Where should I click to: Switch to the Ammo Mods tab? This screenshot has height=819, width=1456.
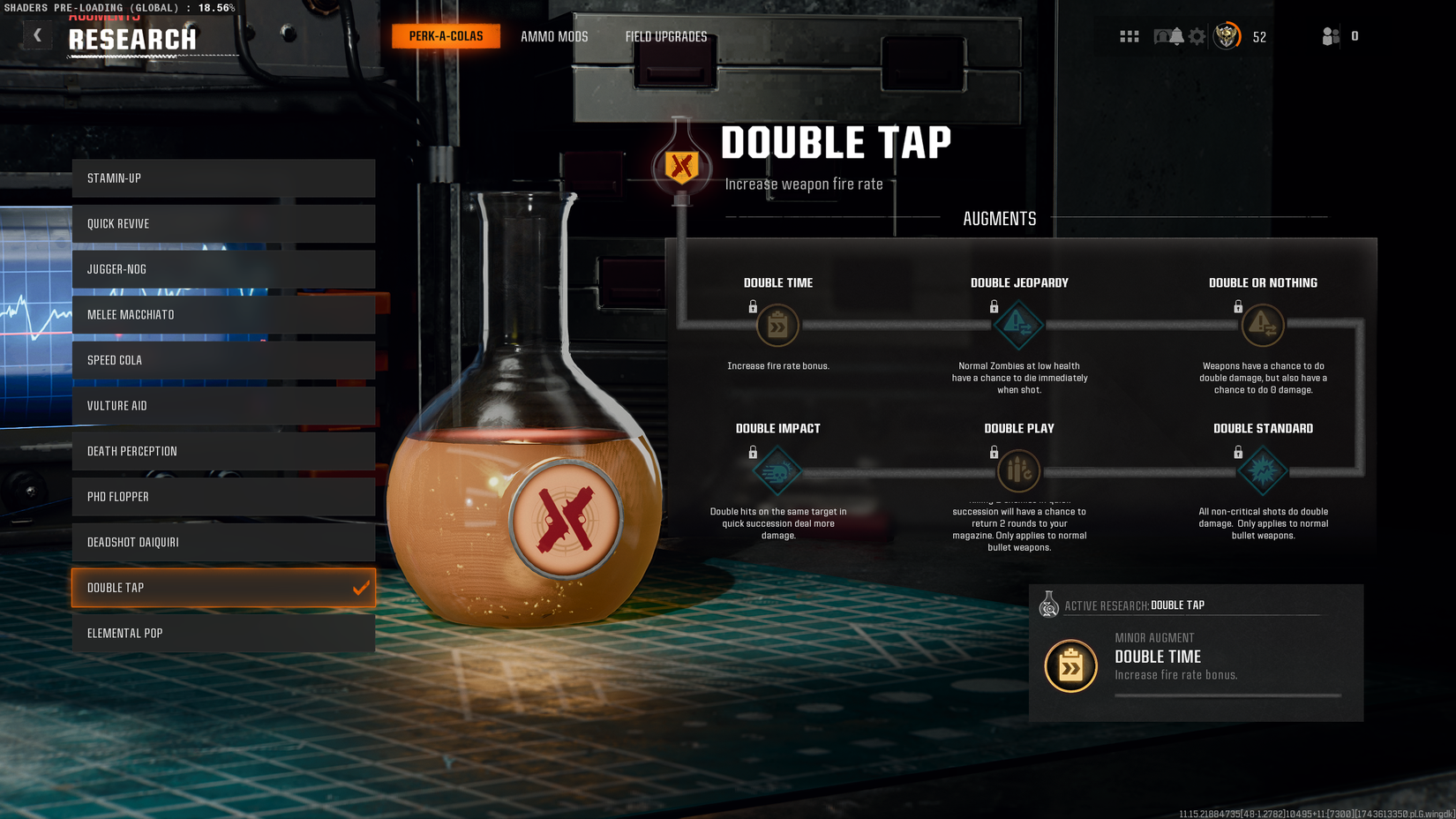click(553, 36)
